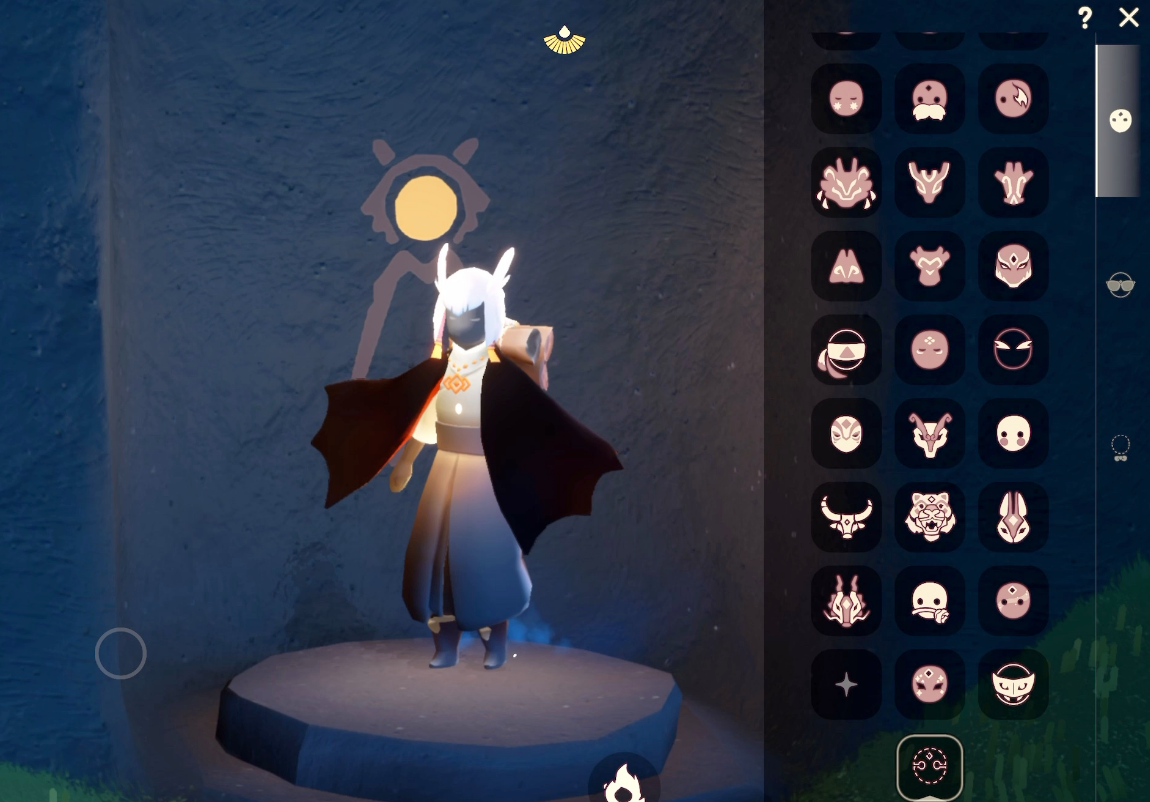This screenshot has width=1150, height=802.
Task: Select the white mustache mask
Action: click(x=929, y=99)
